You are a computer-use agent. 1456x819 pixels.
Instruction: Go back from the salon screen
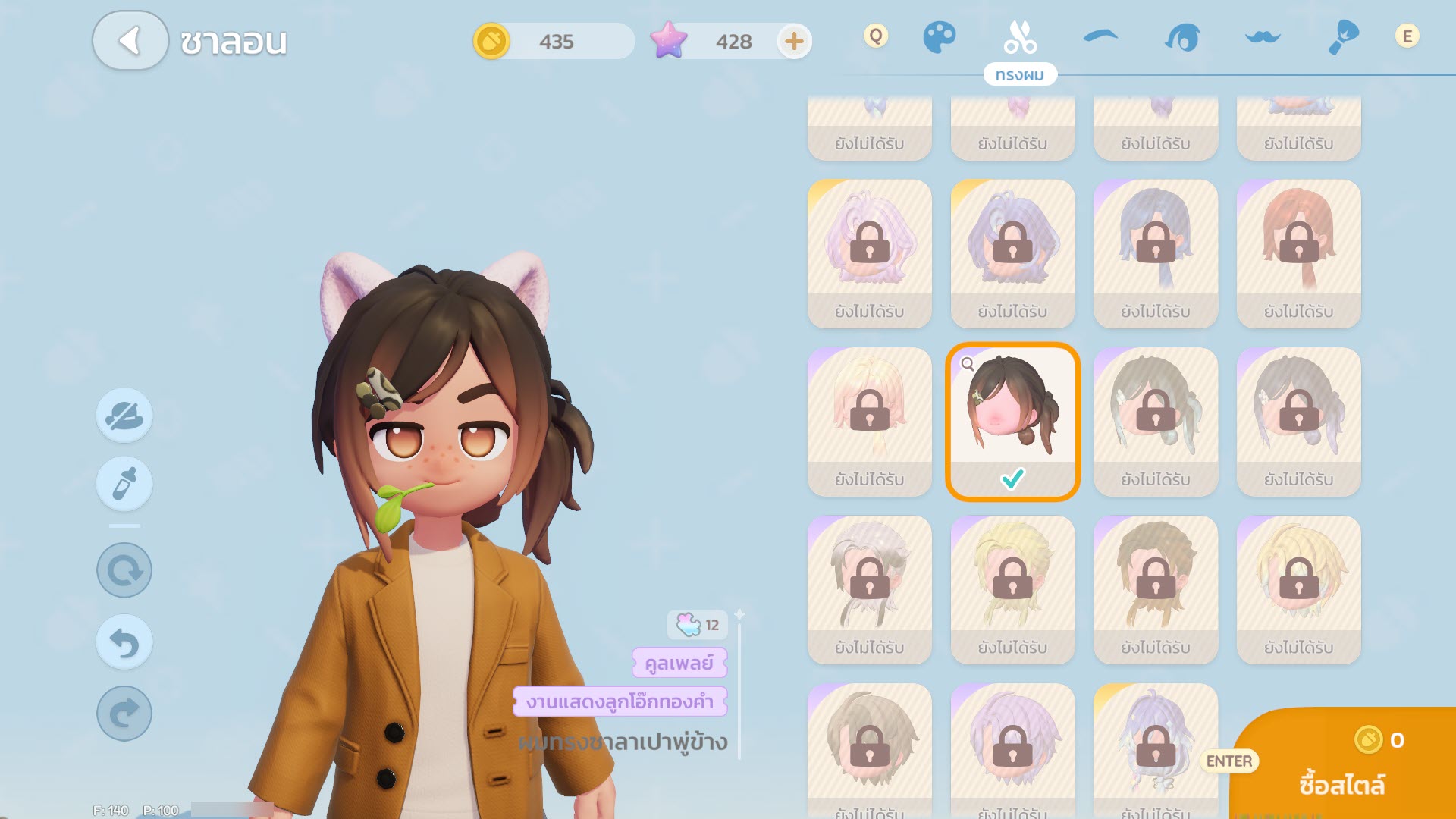point(130,41)
